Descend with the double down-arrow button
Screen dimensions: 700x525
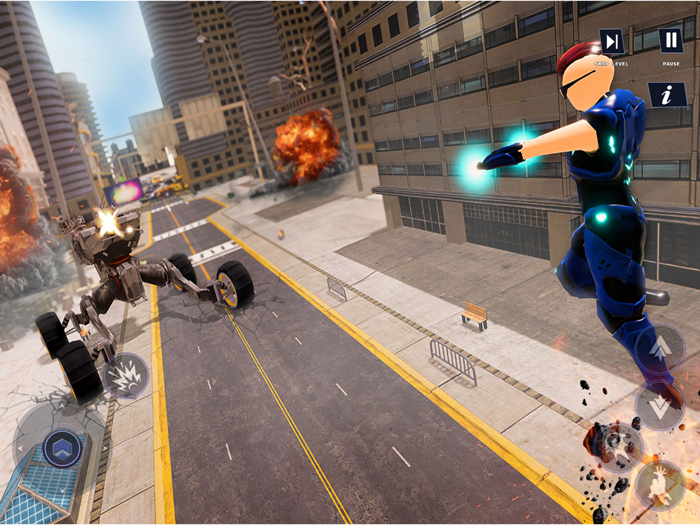click(660, 406)
